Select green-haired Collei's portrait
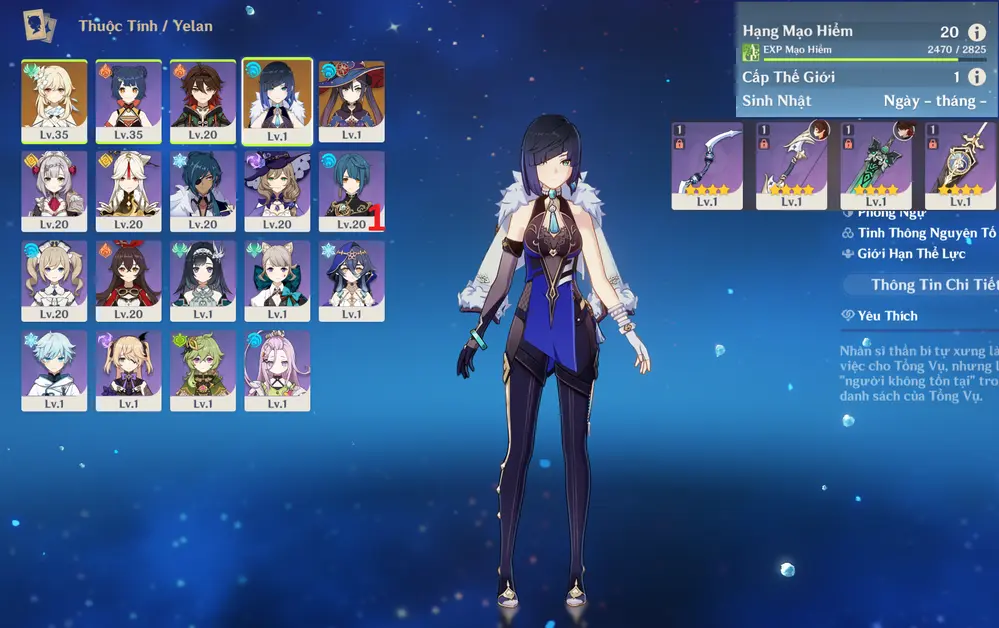999x628 pixels. tap(203, 369)
